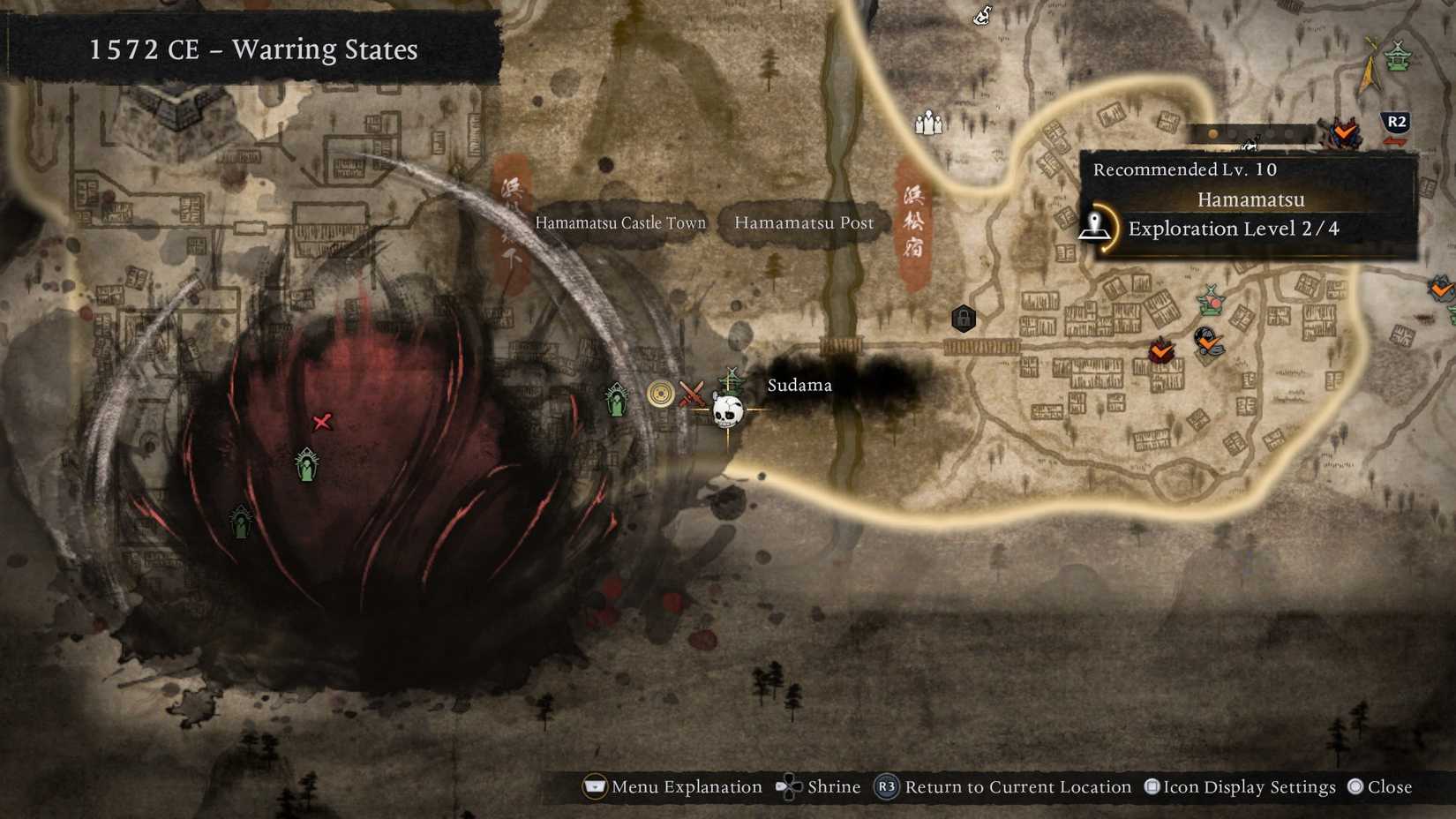Image resolution: width=1456 pixels, height=819 pixels.
Task: Open the green statue shrine icon west of Sudama
Action: tap(616, 400)
